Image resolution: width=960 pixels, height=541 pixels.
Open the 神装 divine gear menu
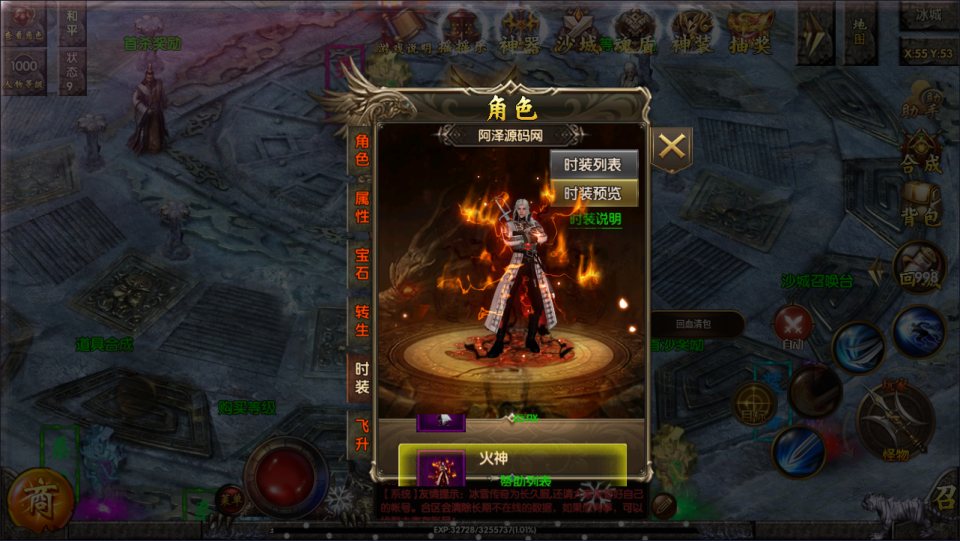(x=692, y=28)
